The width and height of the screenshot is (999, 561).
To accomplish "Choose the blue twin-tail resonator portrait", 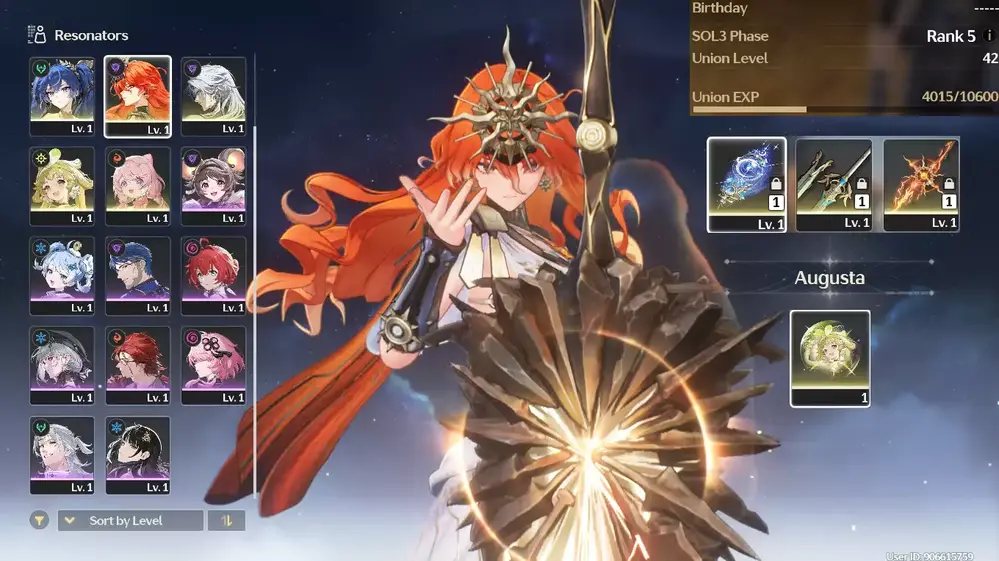I will [x=62, y=95].
